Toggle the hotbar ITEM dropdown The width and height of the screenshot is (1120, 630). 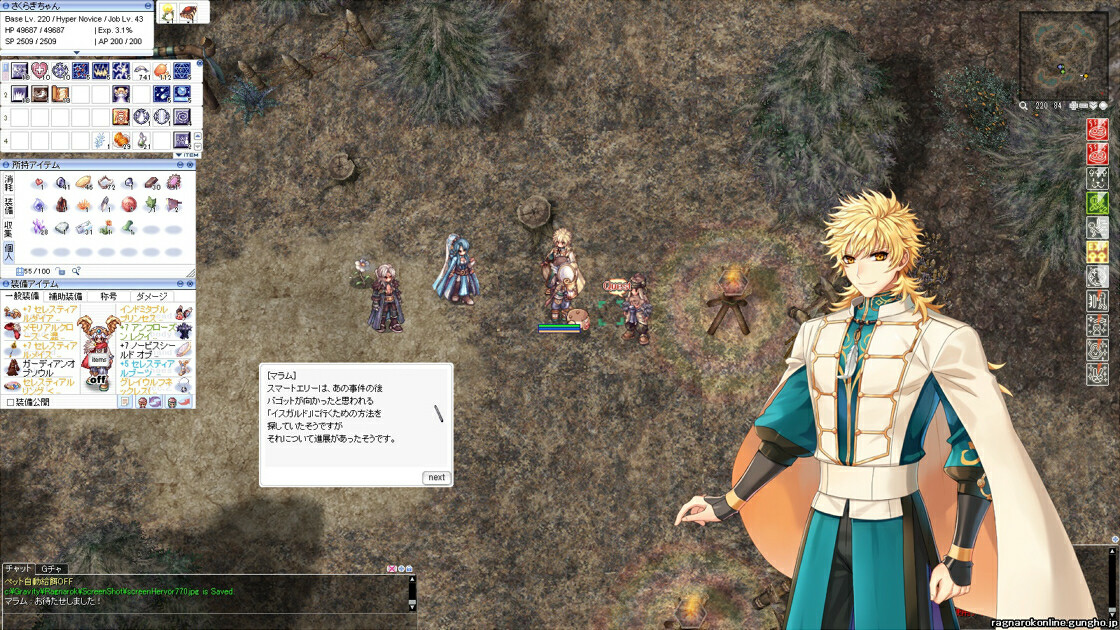click(x=185, y=155)
